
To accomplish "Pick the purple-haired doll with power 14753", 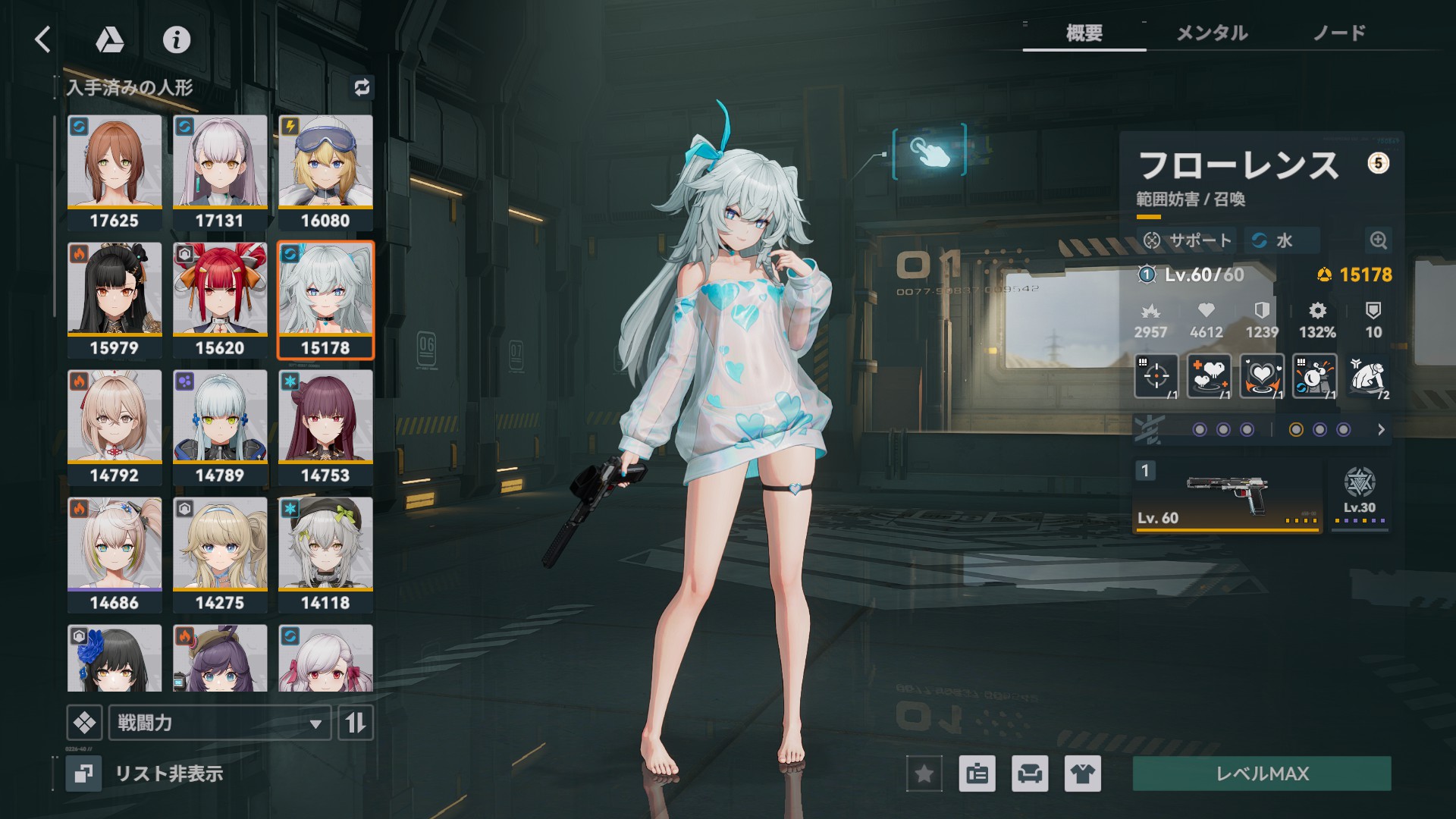I will point(325,427).
